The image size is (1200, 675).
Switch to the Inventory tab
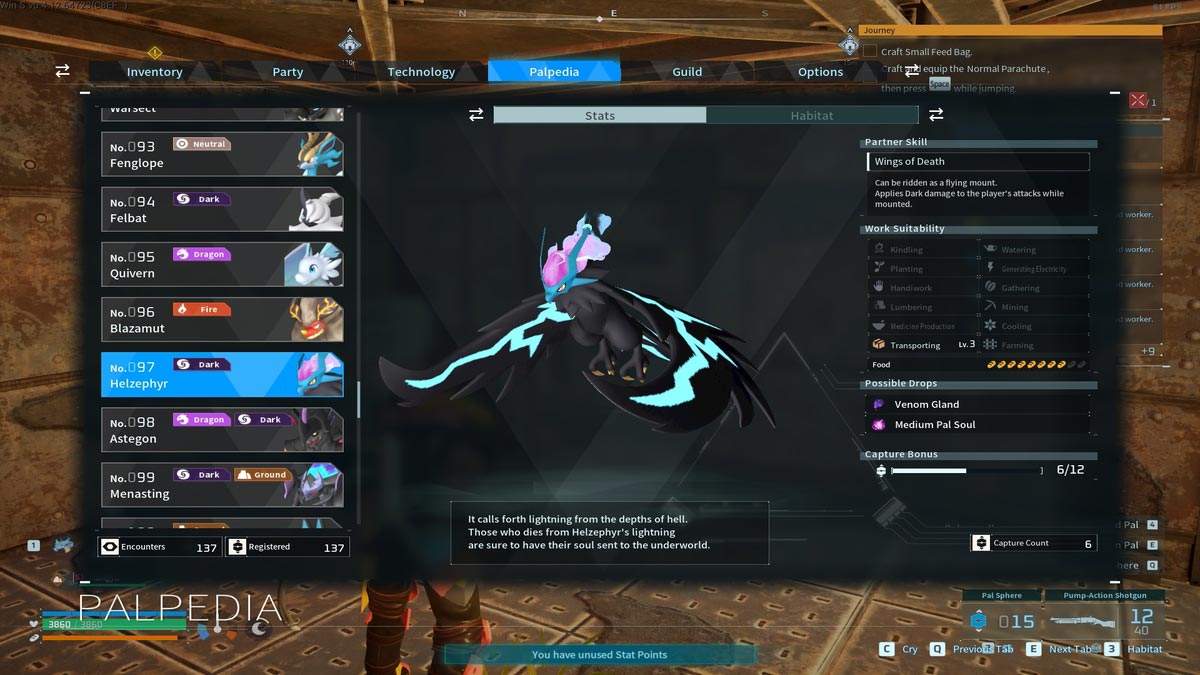(154, 72)
